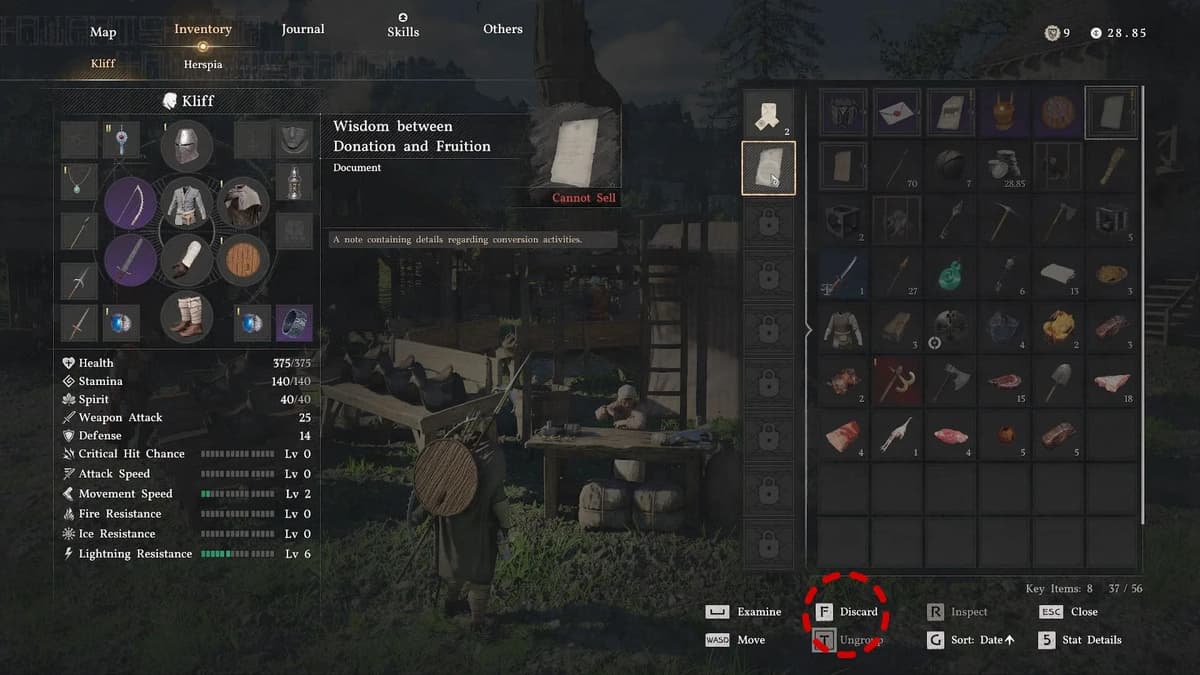Select the equipped sword in purple circle

coord(130,260)
